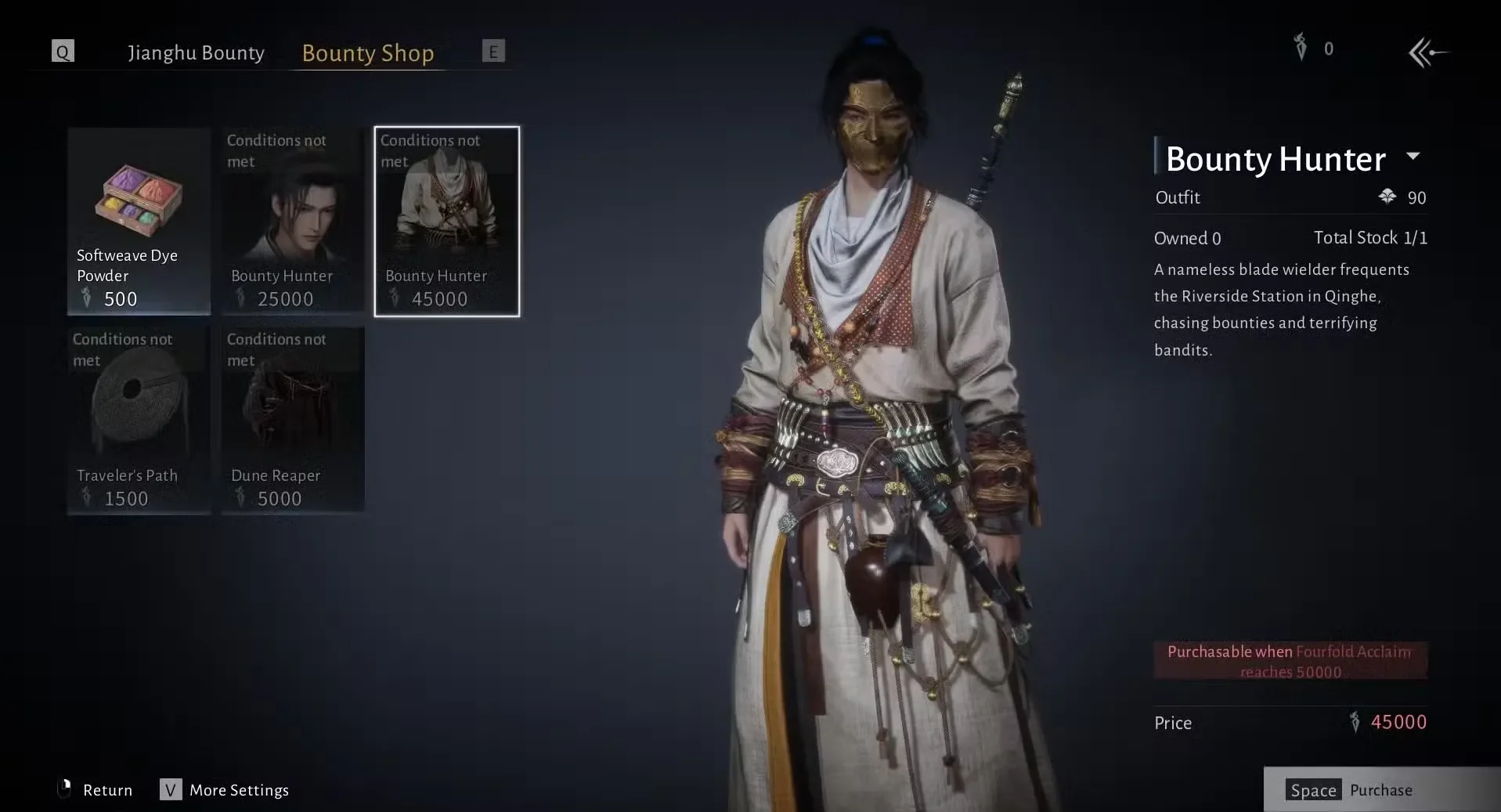Image resolution: width=1501 pixels, height=812 pixels.
Task: Click the Q hotkey icon near Jianghu Bounty
Action: click(62, 52)
